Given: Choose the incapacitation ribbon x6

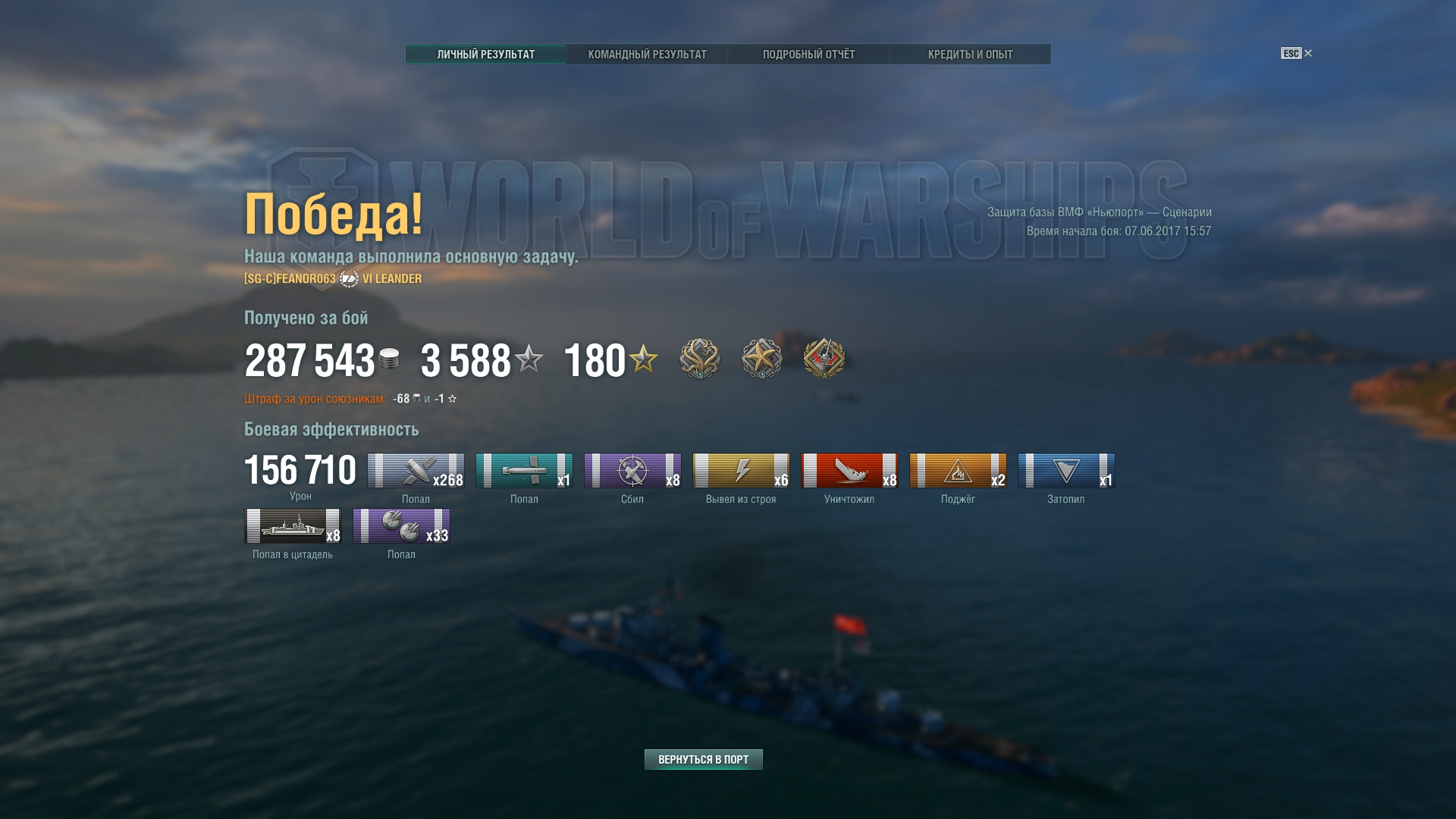Looking at the screenshot, I should [741, 471].
